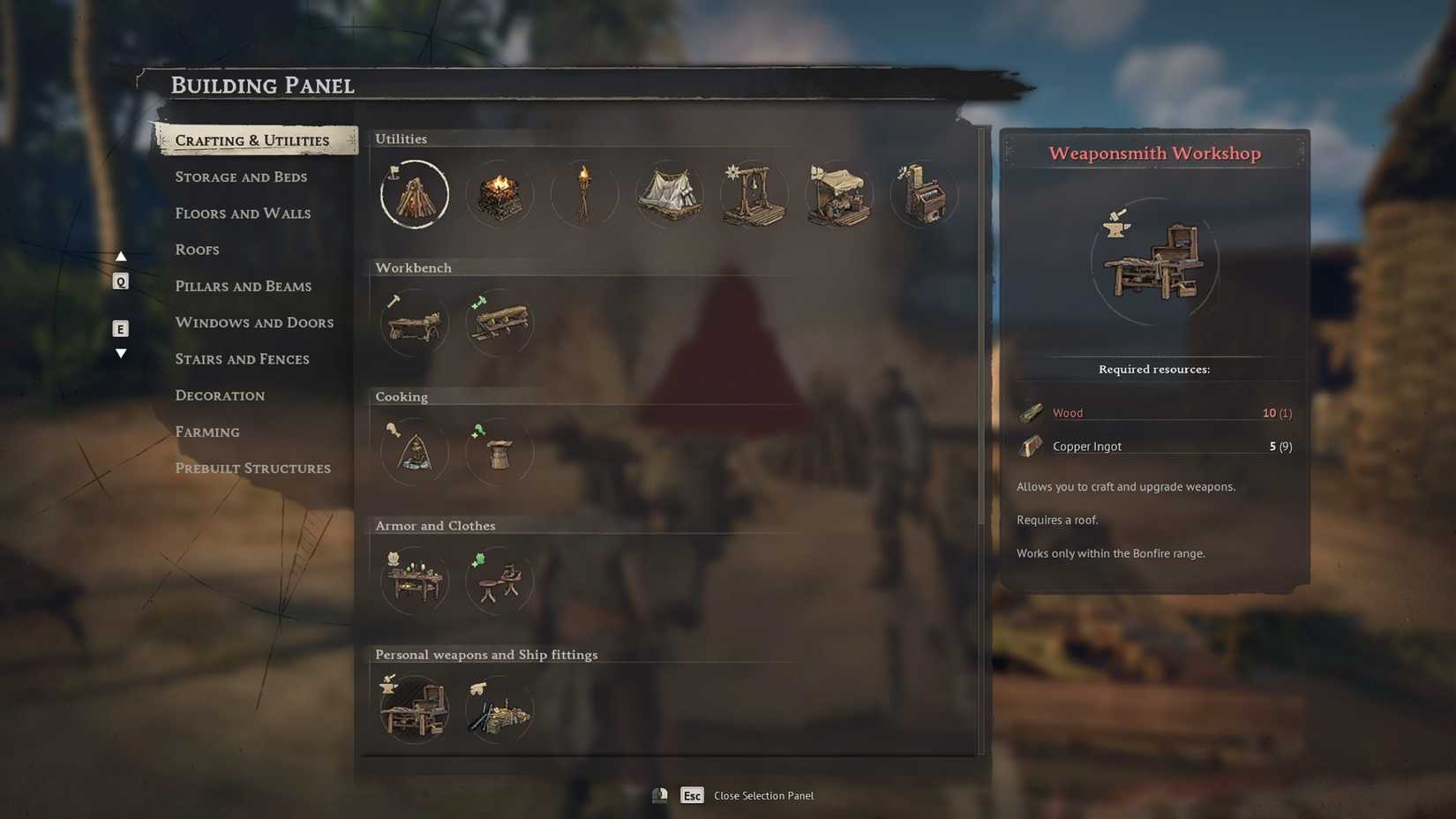1456x819 pixels.
Task: Switch to Storage and Beds category
Action: tap(241, 177)
